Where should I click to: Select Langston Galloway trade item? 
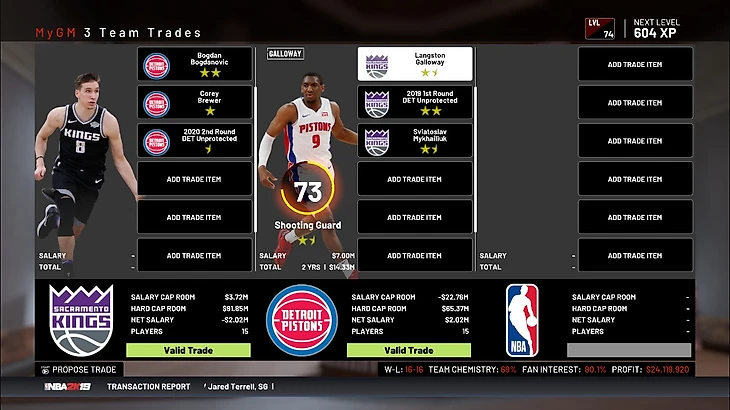pos(415,65)
